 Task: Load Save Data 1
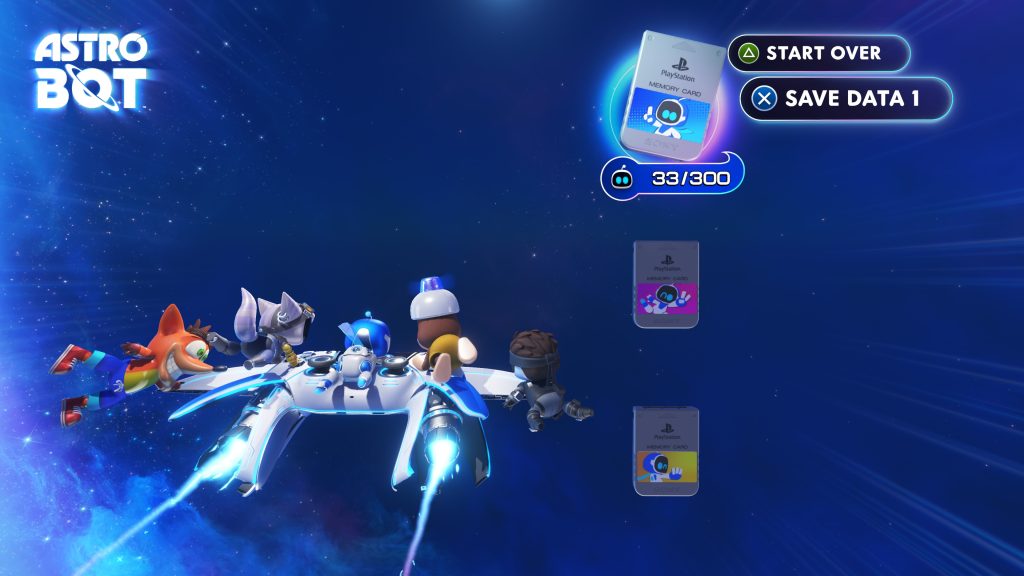tap(845, 98)
